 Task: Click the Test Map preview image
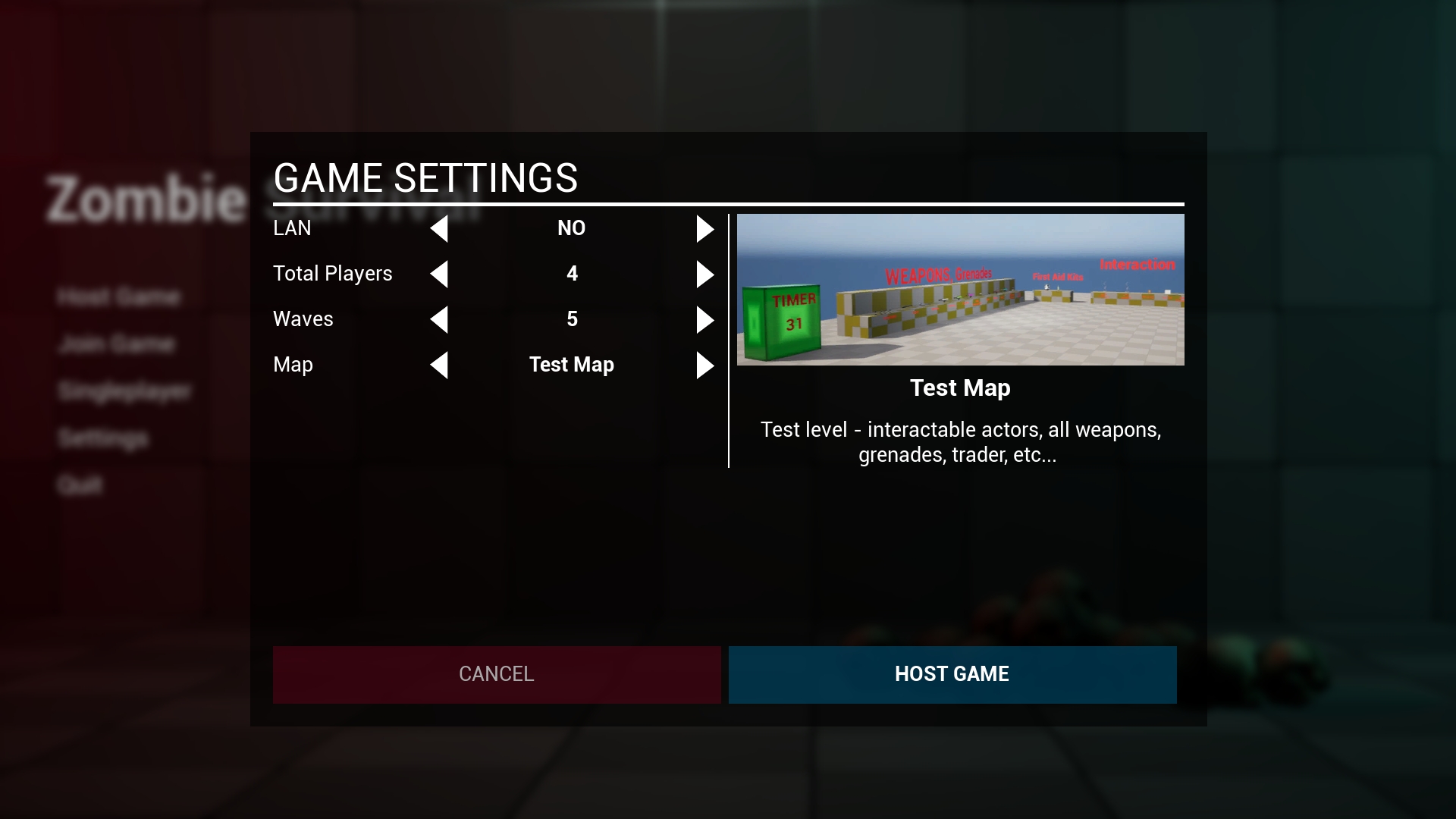pos(959,289)
